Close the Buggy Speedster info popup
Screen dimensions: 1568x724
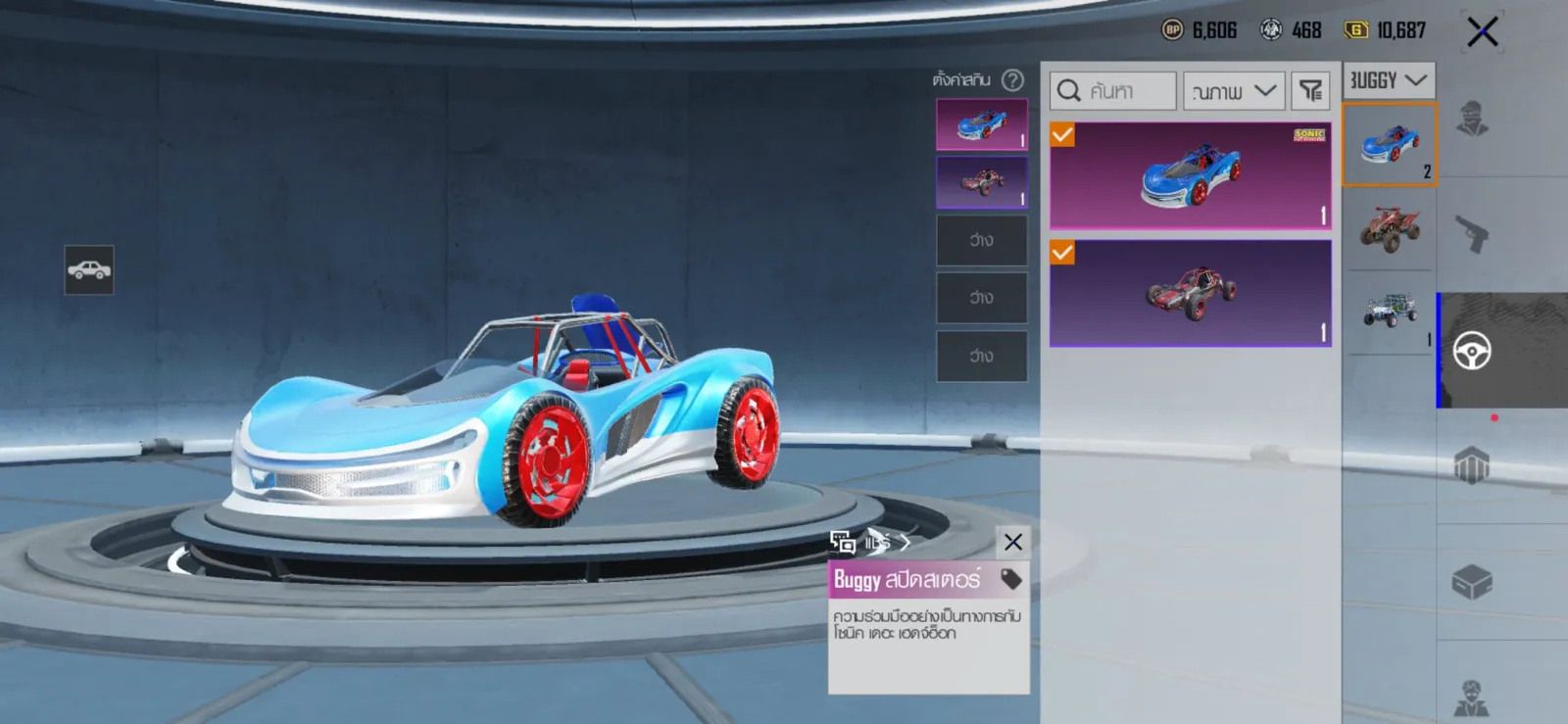pyautogui.click(x=1013, y=542)
